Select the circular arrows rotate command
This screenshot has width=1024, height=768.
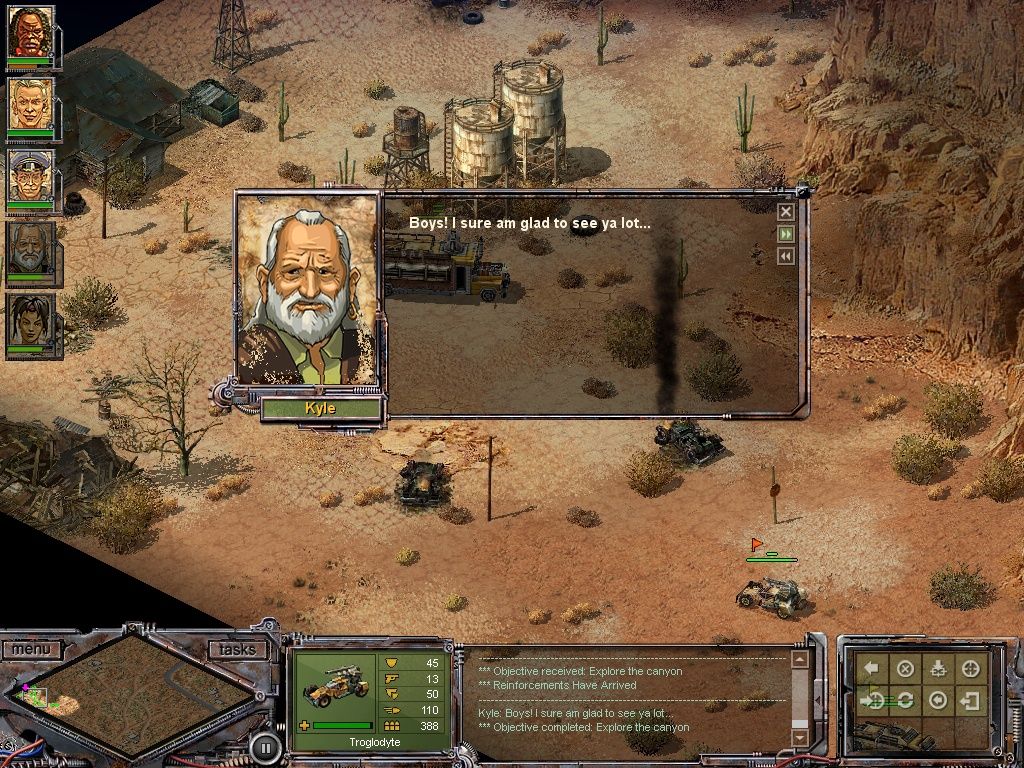pyautogui.click(x=905, y=701)
